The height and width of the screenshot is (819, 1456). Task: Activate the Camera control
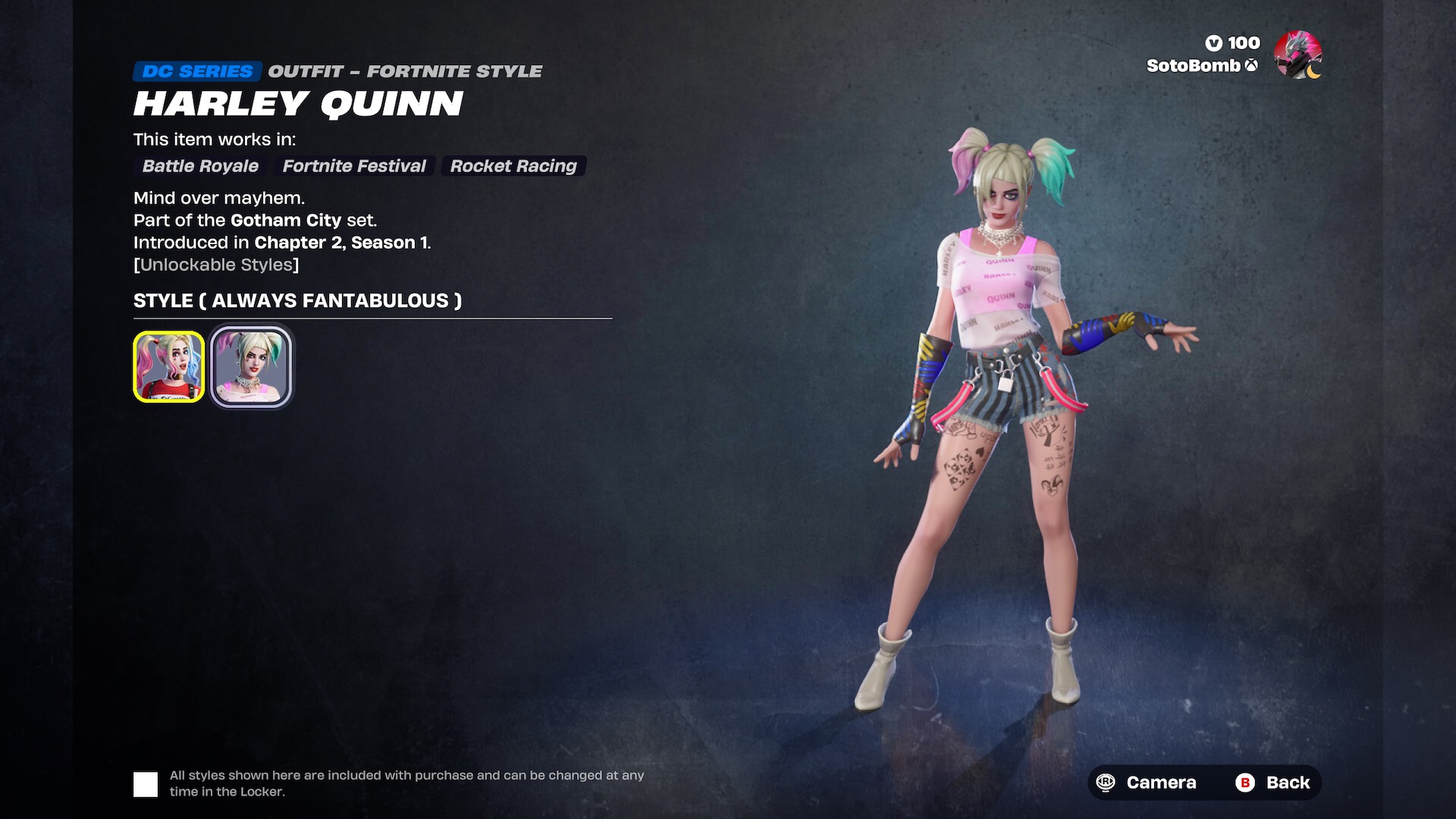[1150, 783]
